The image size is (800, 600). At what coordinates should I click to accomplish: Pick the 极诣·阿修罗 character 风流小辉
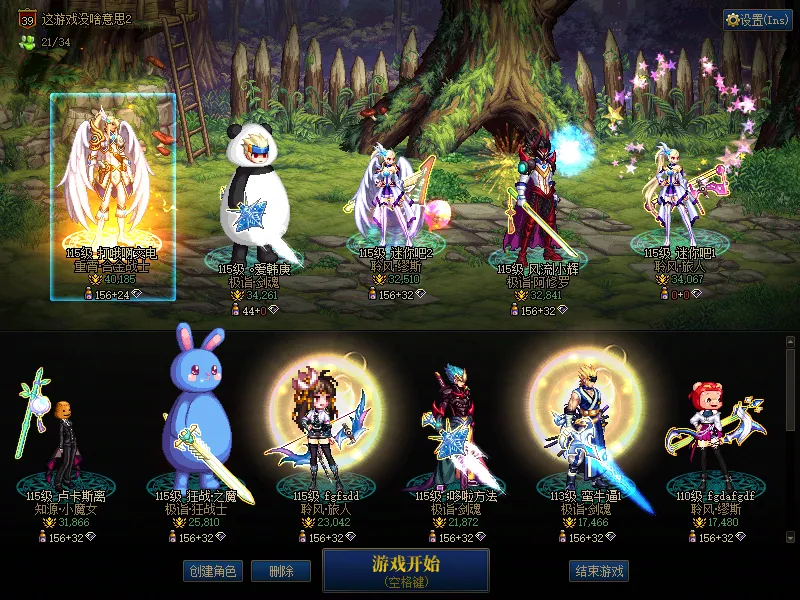click(538, 200)
